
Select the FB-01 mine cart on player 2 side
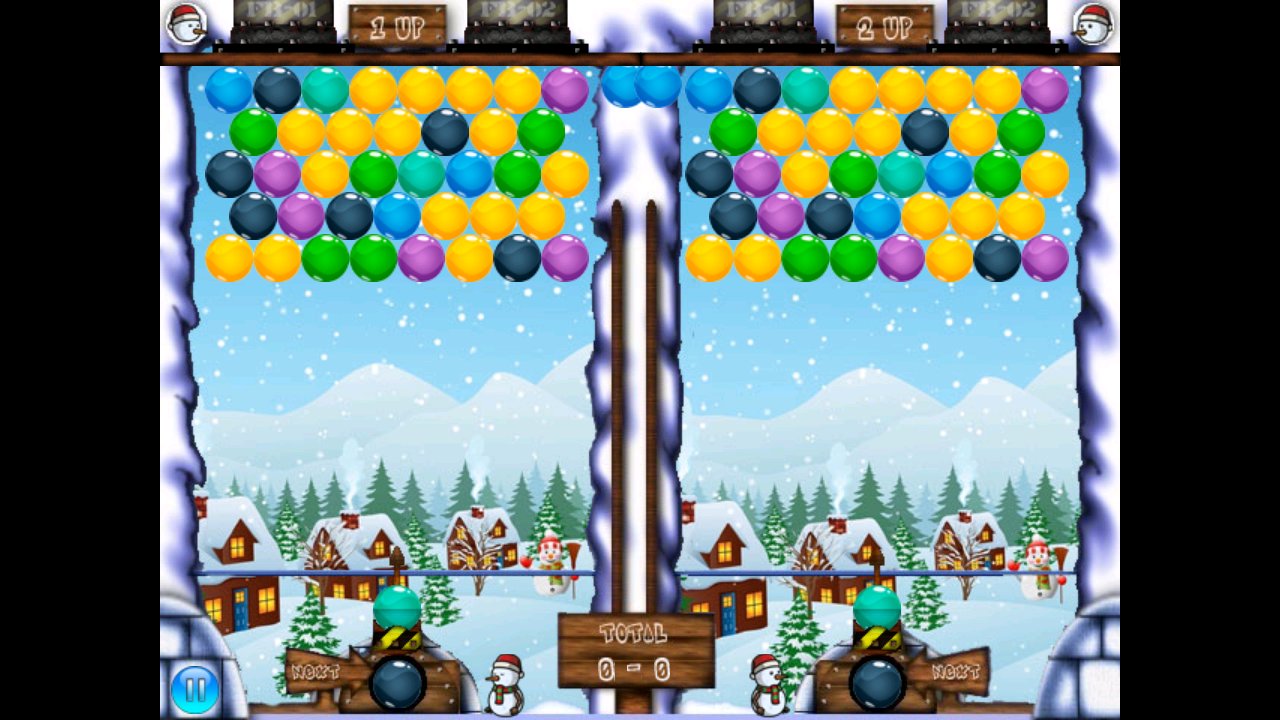pos(765,22)
